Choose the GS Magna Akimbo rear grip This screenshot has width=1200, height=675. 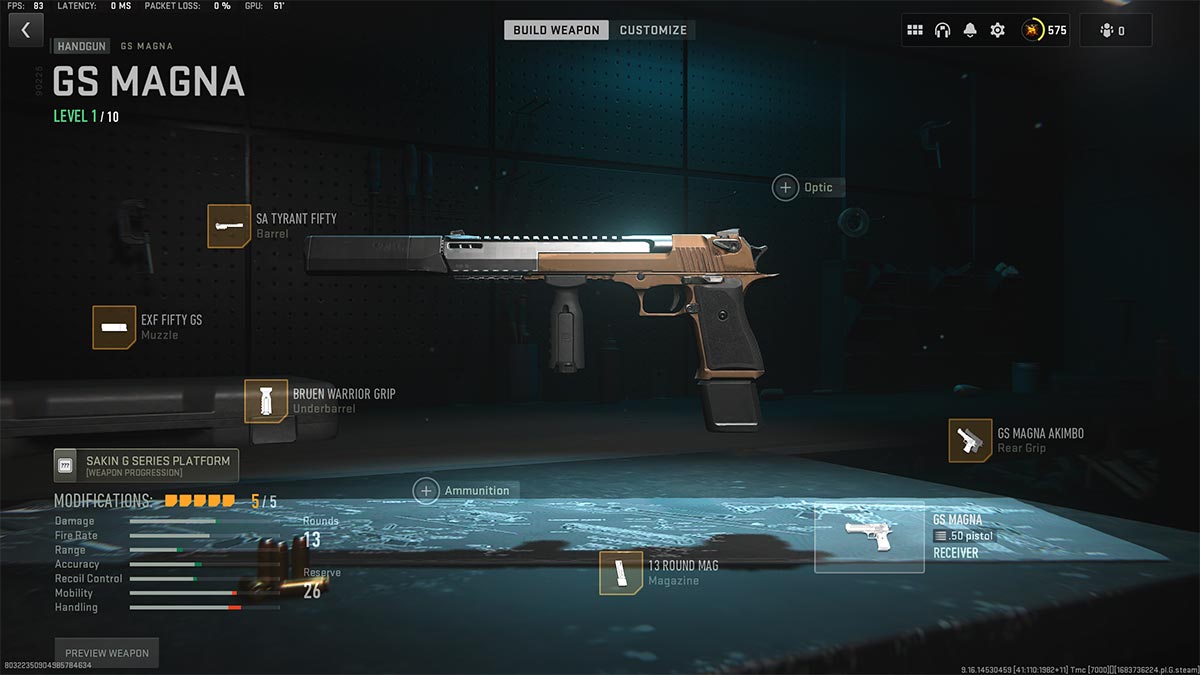point(970,441)
